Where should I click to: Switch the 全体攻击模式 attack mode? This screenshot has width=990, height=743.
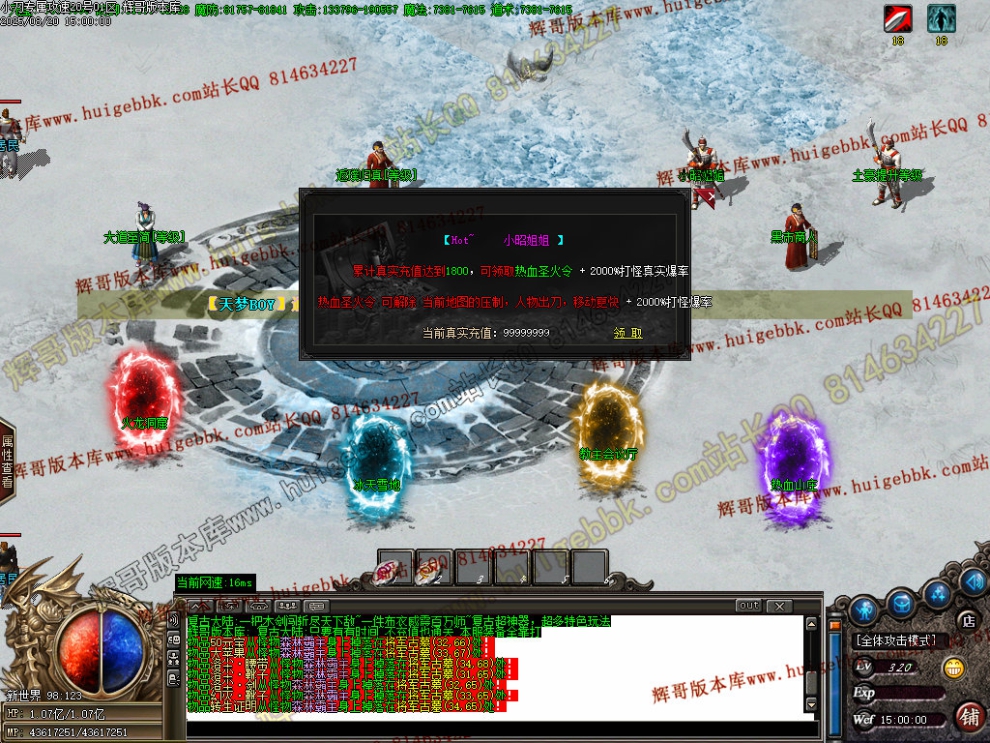[x=895, y=640]
